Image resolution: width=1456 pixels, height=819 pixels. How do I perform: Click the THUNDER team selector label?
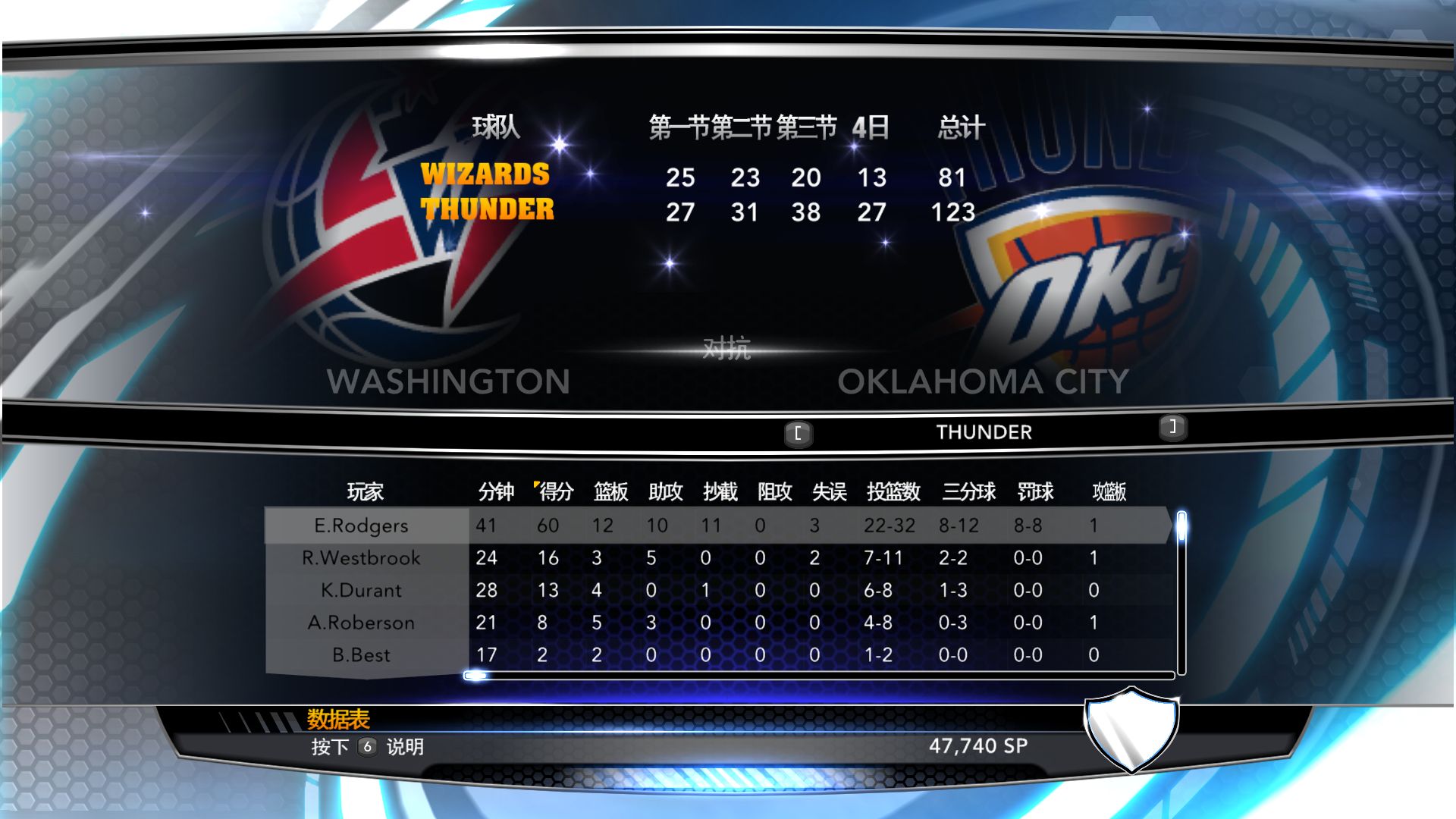984,432
